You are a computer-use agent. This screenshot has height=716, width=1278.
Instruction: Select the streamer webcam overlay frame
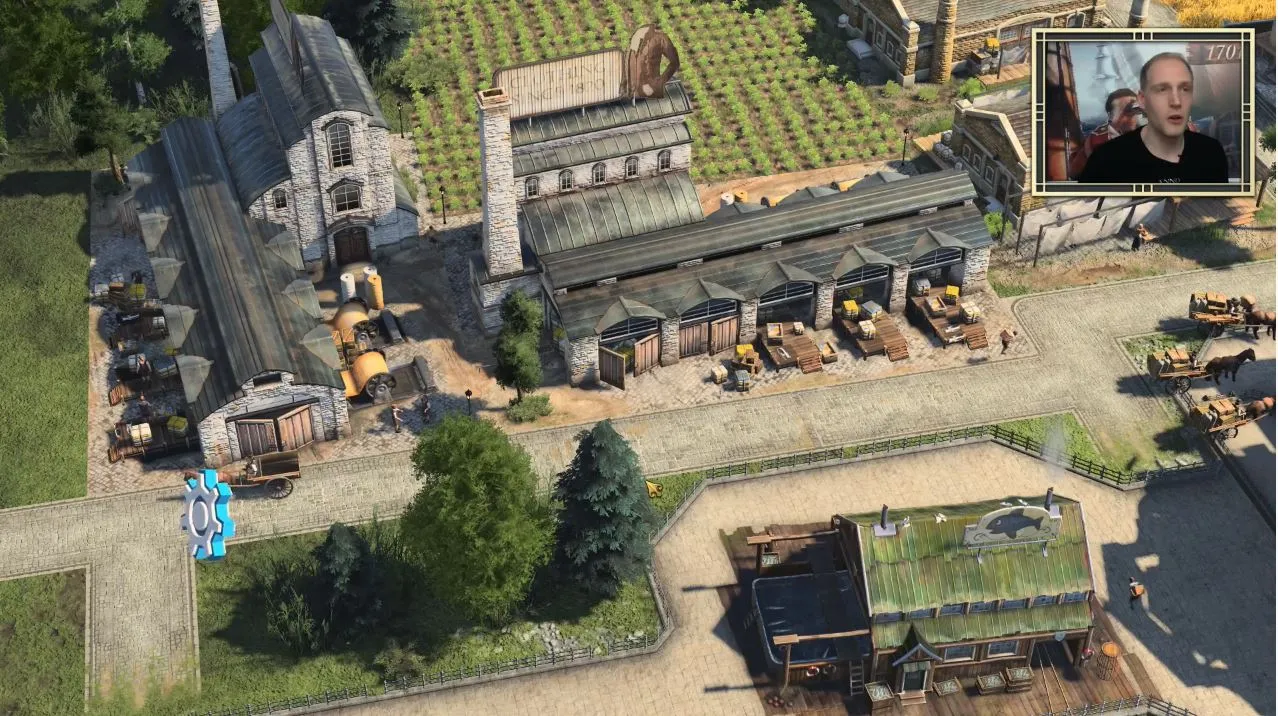1142,111
